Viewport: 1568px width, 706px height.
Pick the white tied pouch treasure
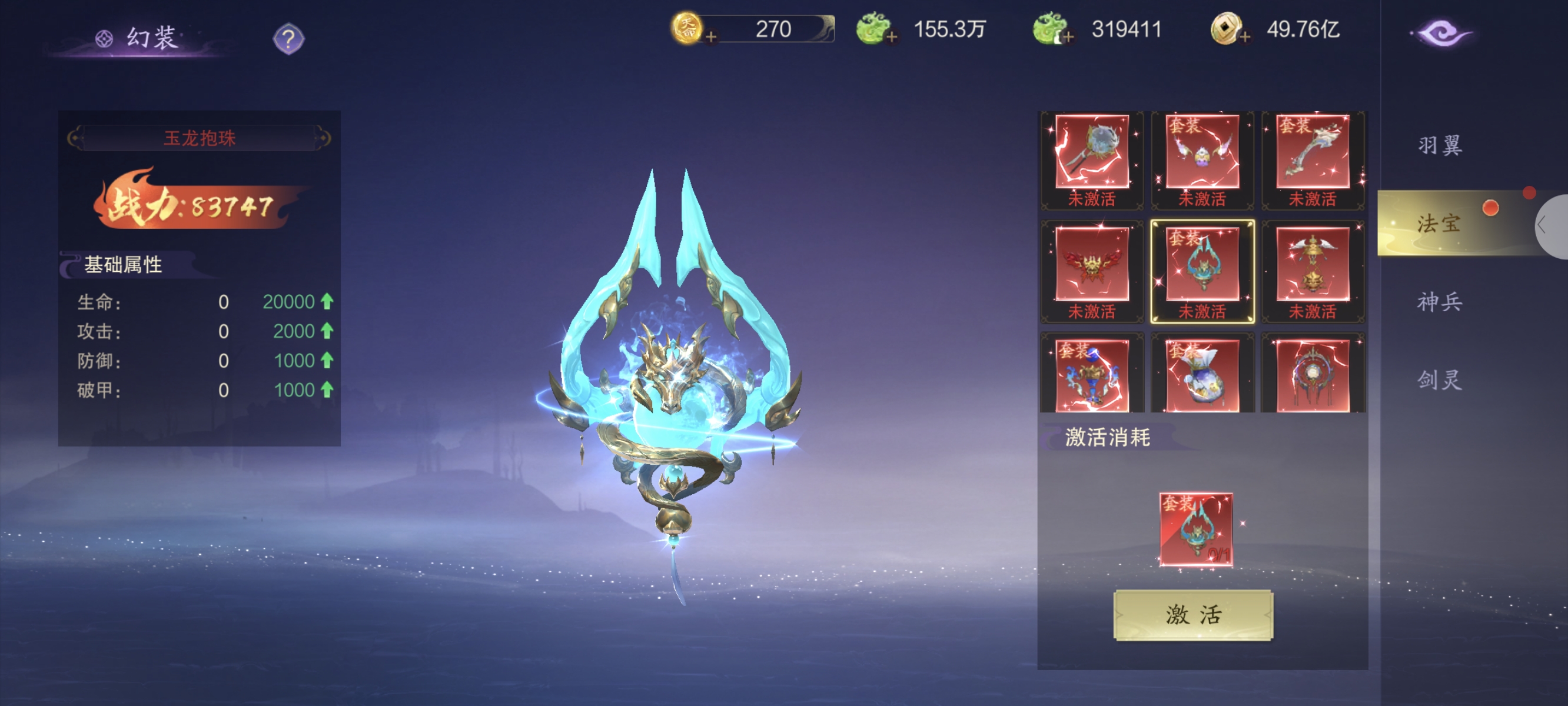pyautogui.click(x=1202, y=375)
